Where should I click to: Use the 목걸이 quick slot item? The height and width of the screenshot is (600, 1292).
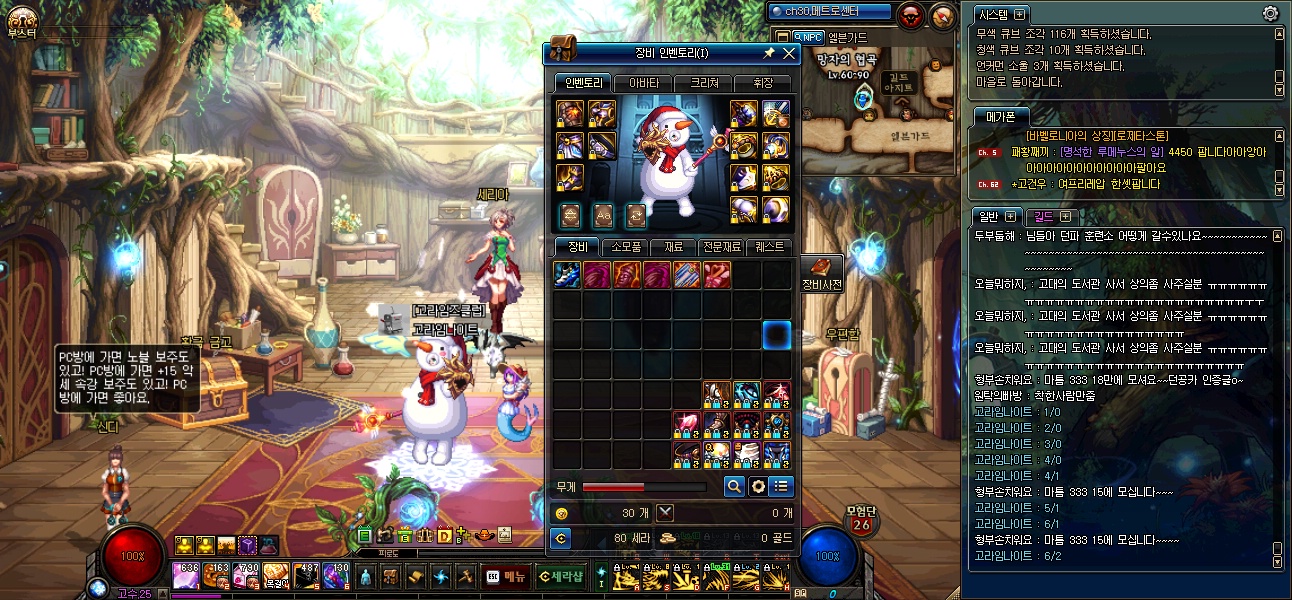(276, 576)
